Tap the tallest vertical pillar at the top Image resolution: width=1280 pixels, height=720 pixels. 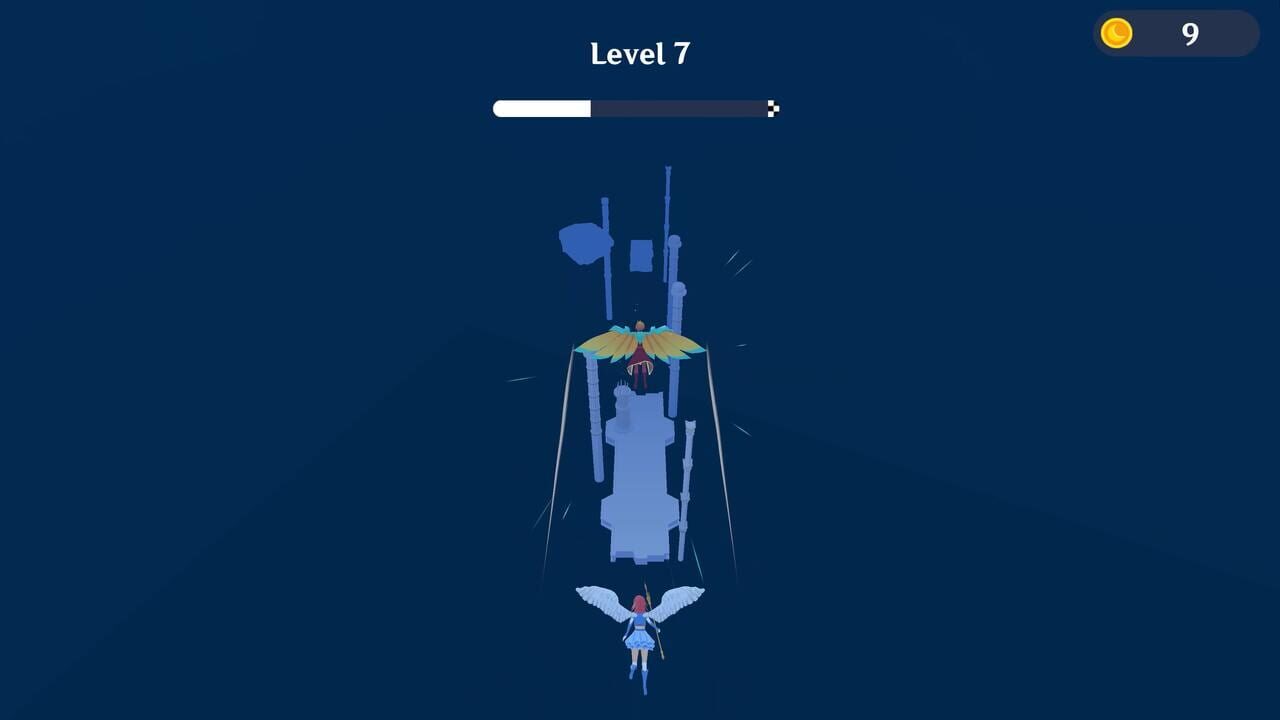tap(668, 200)
